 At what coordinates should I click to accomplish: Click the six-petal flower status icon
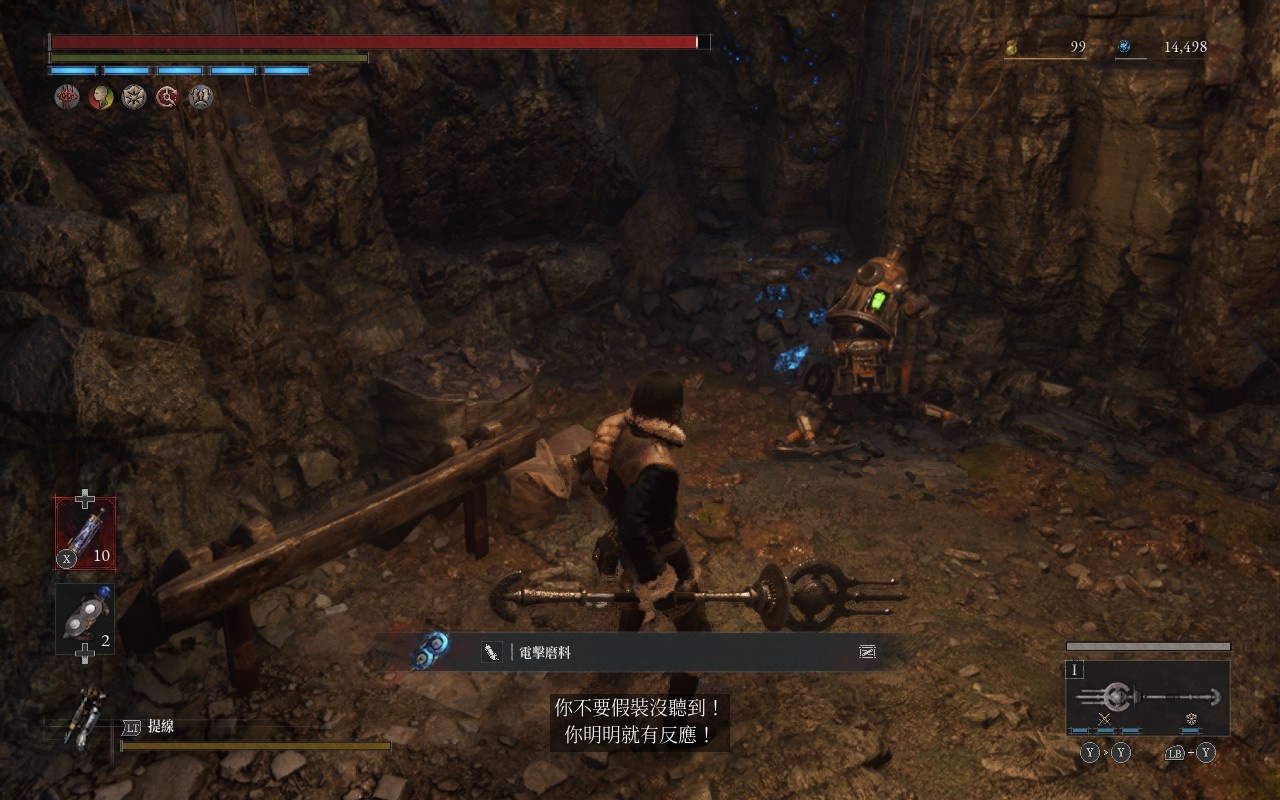point(134,97)
